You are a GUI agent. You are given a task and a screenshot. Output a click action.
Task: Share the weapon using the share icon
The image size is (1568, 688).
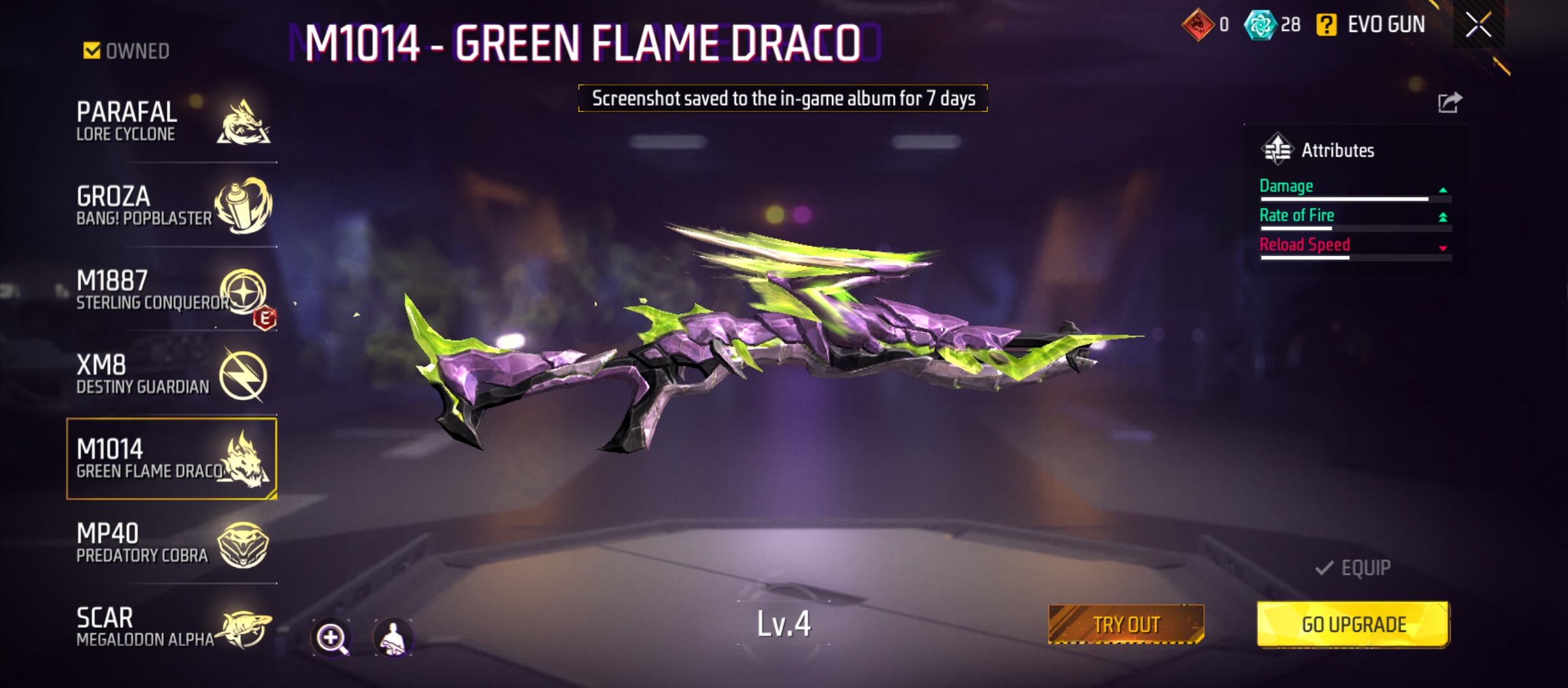(1449, 103)
